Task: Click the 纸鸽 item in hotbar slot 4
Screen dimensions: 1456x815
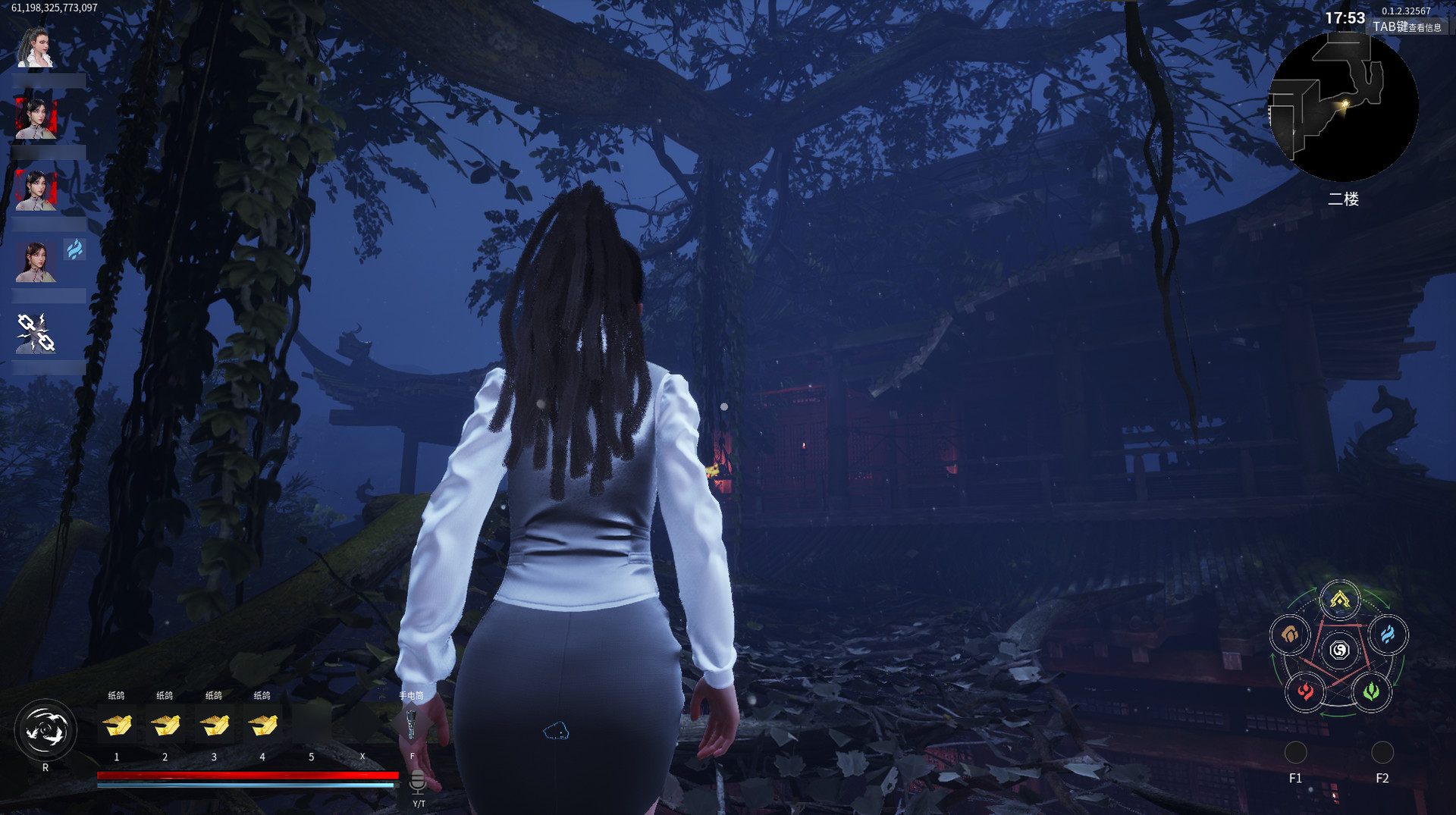Action: coord(262,724)
